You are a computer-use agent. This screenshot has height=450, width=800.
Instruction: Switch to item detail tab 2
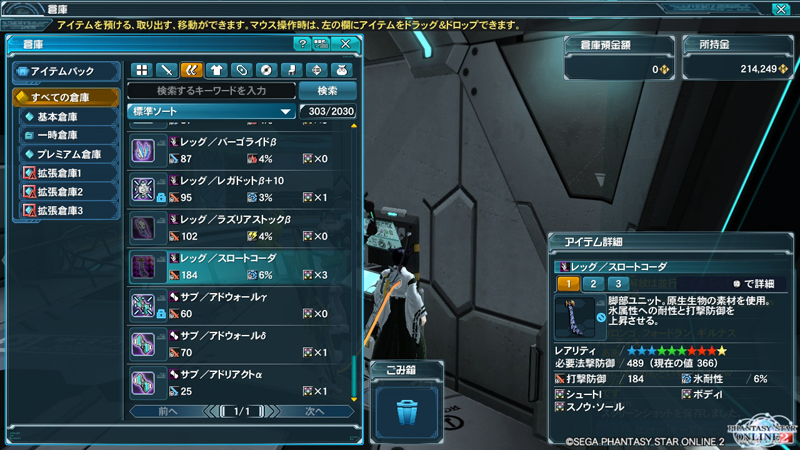[592, 284]
